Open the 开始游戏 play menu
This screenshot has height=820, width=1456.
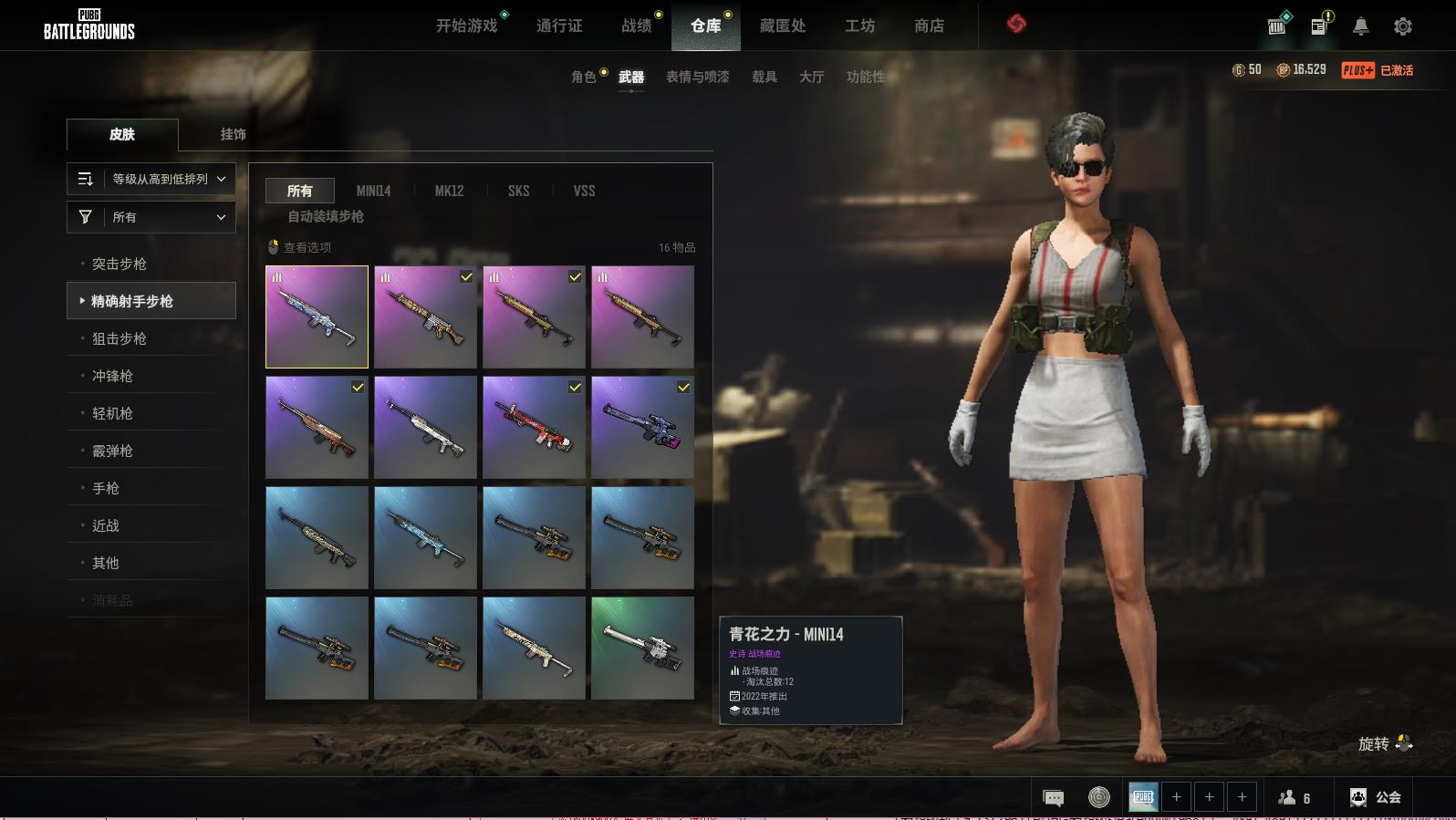click(466, 26)
